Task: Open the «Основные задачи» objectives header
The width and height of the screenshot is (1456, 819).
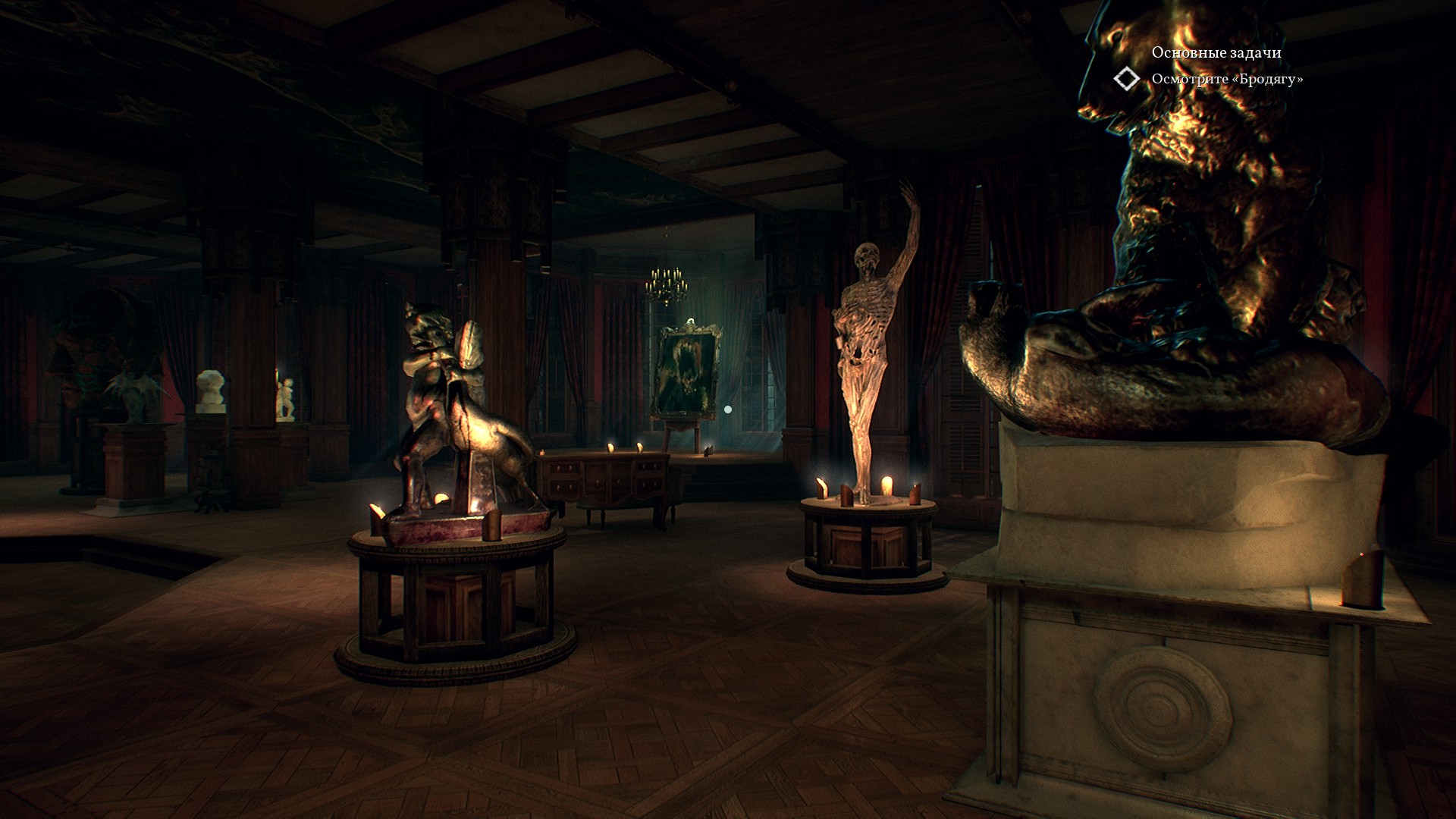Action: (1216, 52)
